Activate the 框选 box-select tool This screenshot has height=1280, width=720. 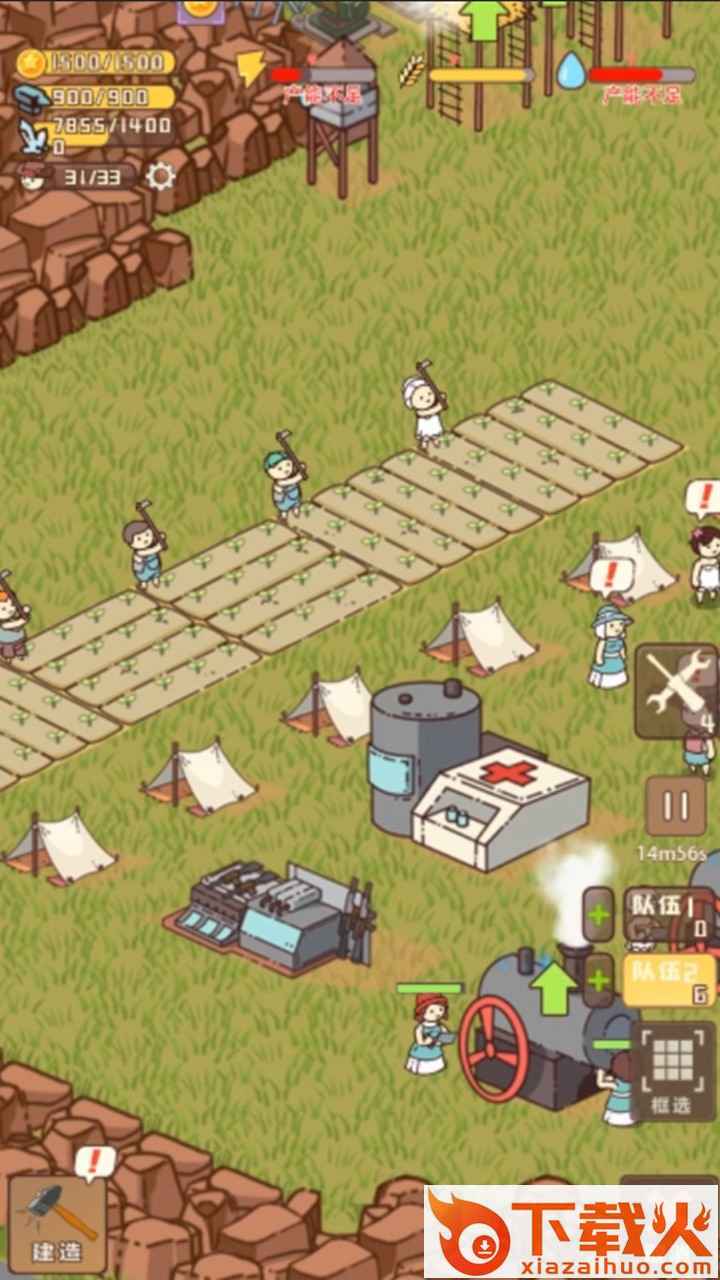tap(672, 1071)
